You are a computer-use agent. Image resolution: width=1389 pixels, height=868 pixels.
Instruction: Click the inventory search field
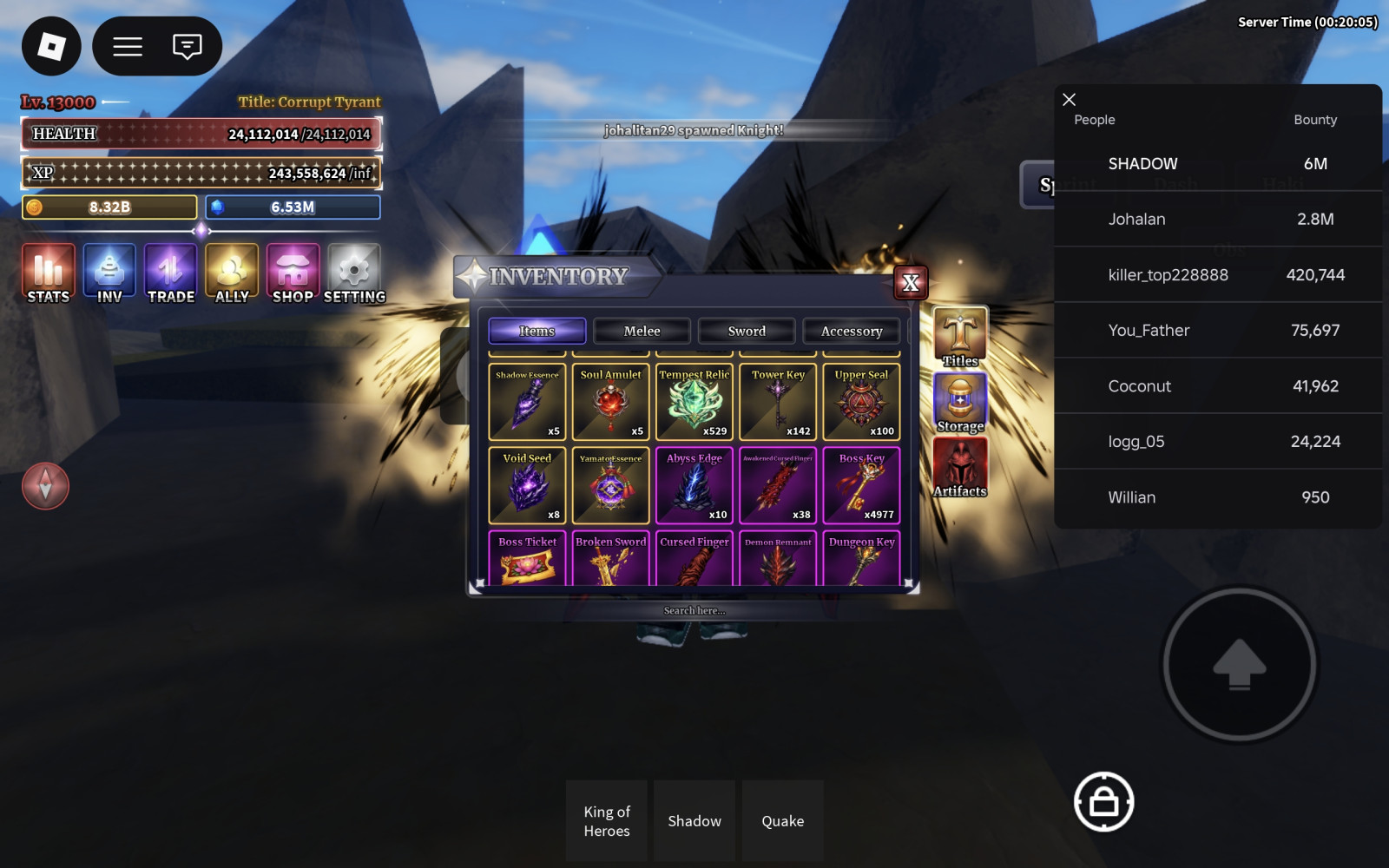pos(694,611)
